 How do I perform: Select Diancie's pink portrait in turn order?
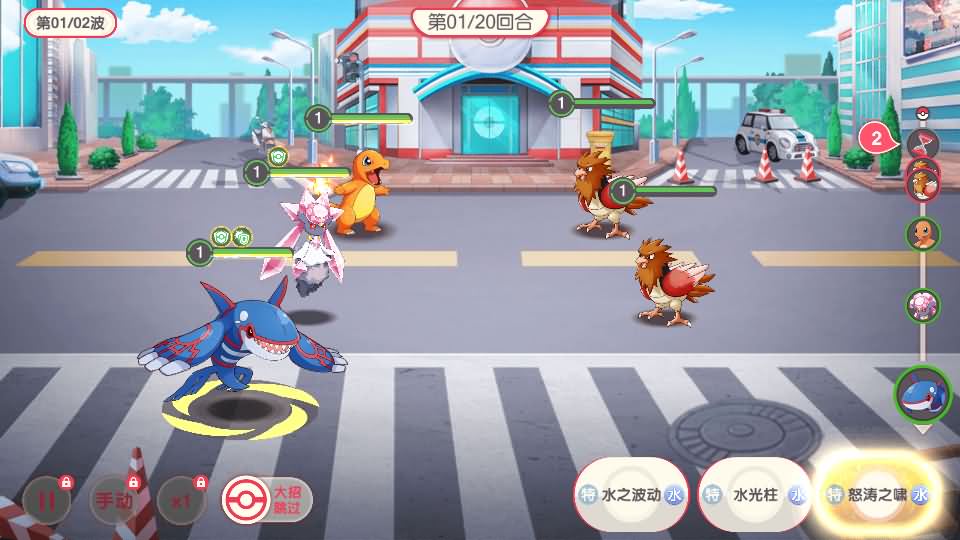pos(922,305)
